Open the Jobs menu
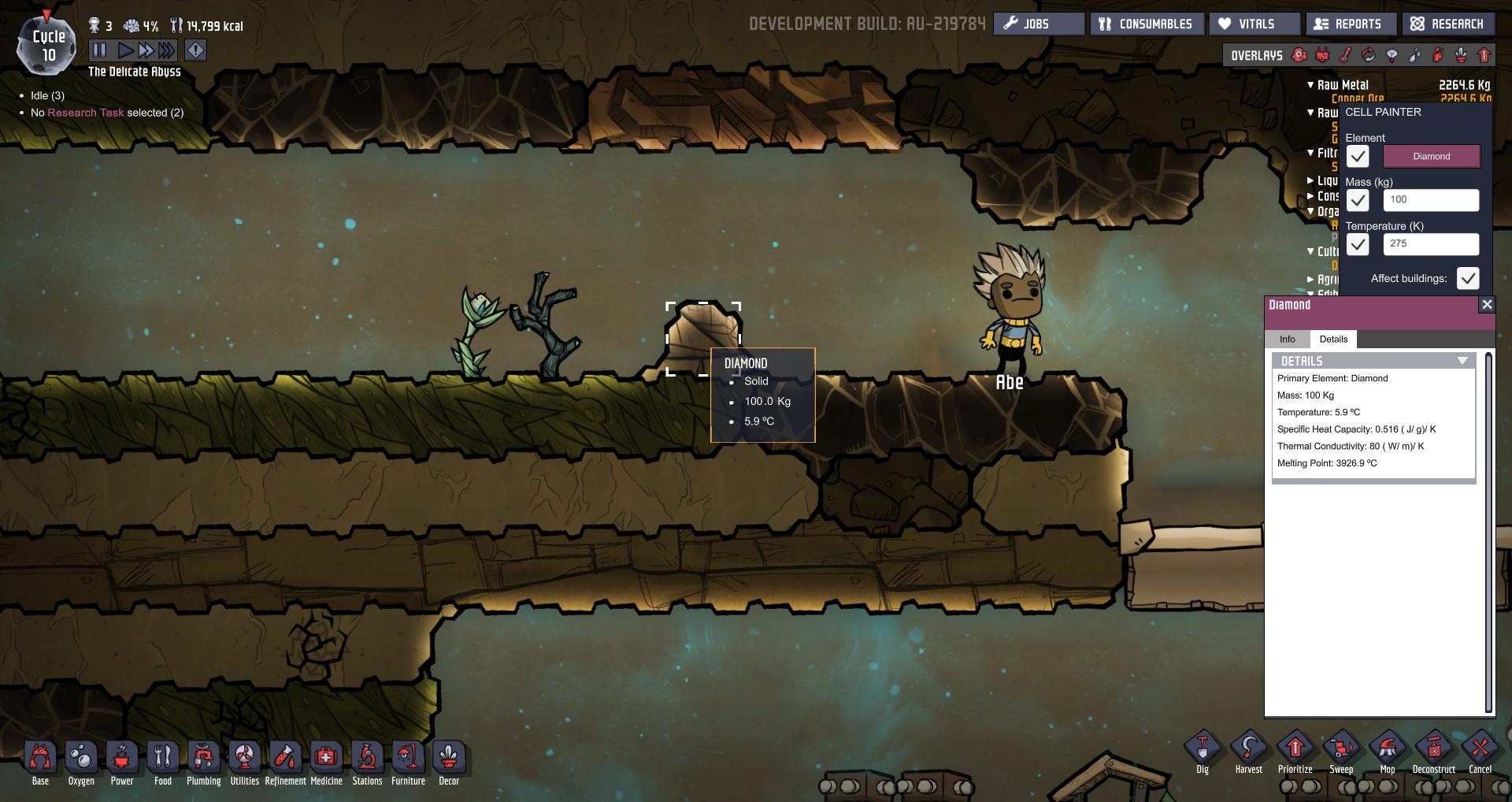1512x802 pixels. pyautogui.click(x=1038, y=24)
